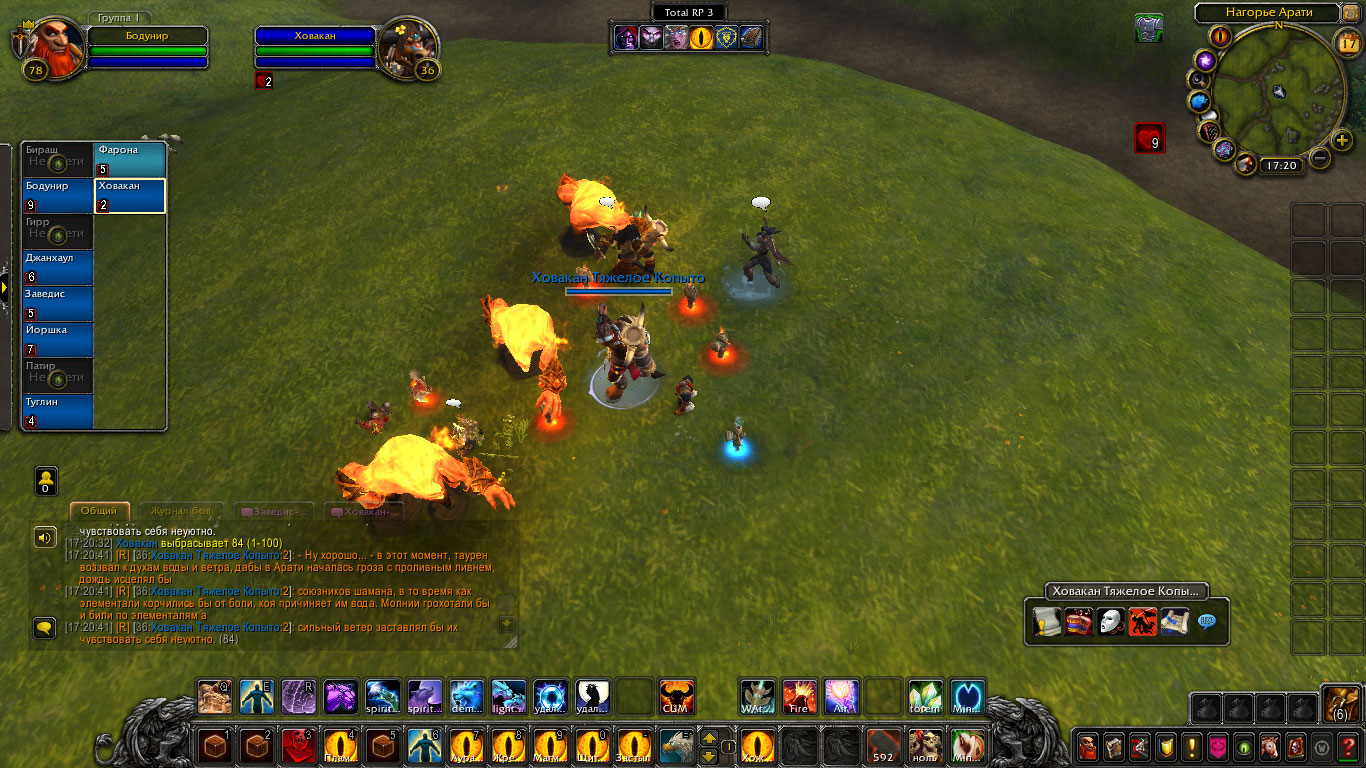
Task: Click the red heart icon with number 9
Action: [x=1149, y=138]
